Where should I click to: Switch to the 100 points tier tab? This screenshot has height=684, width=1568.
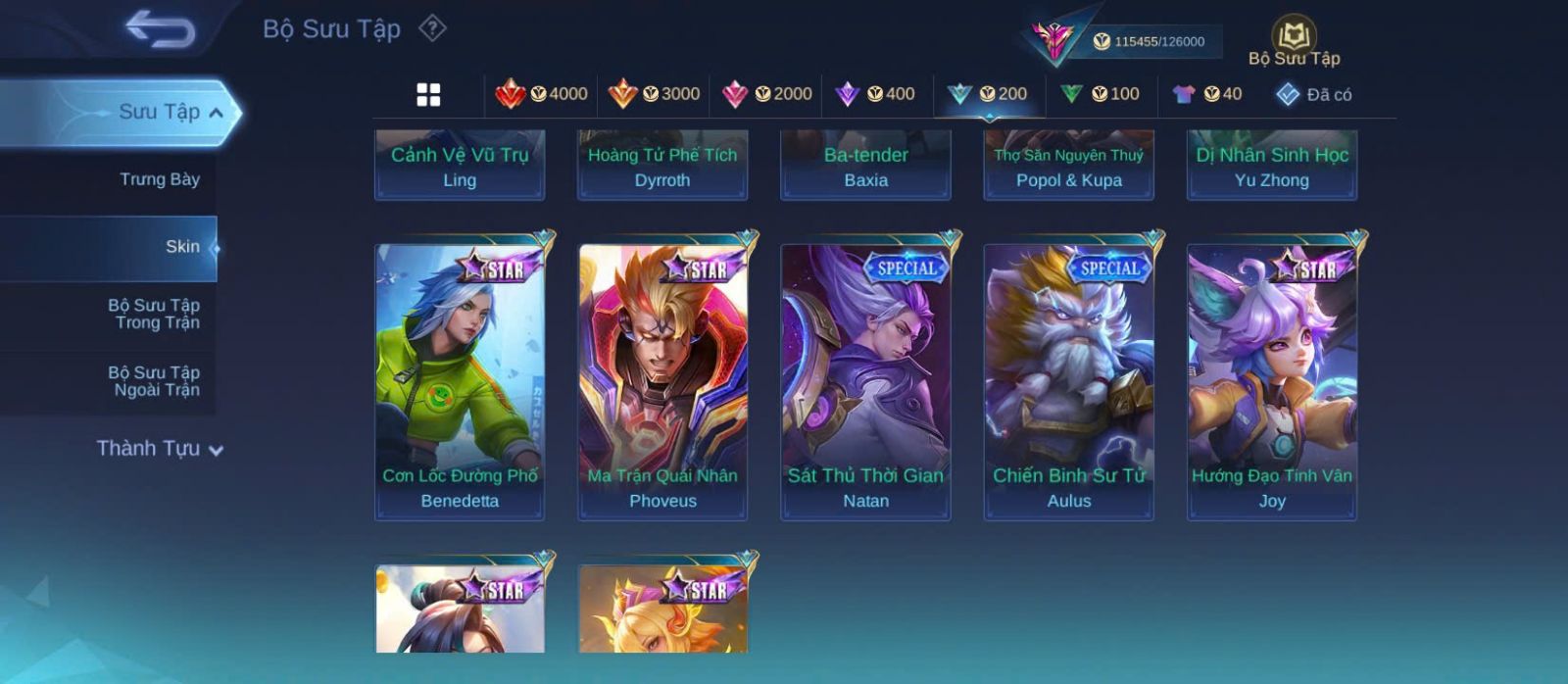click(1100, 94)
